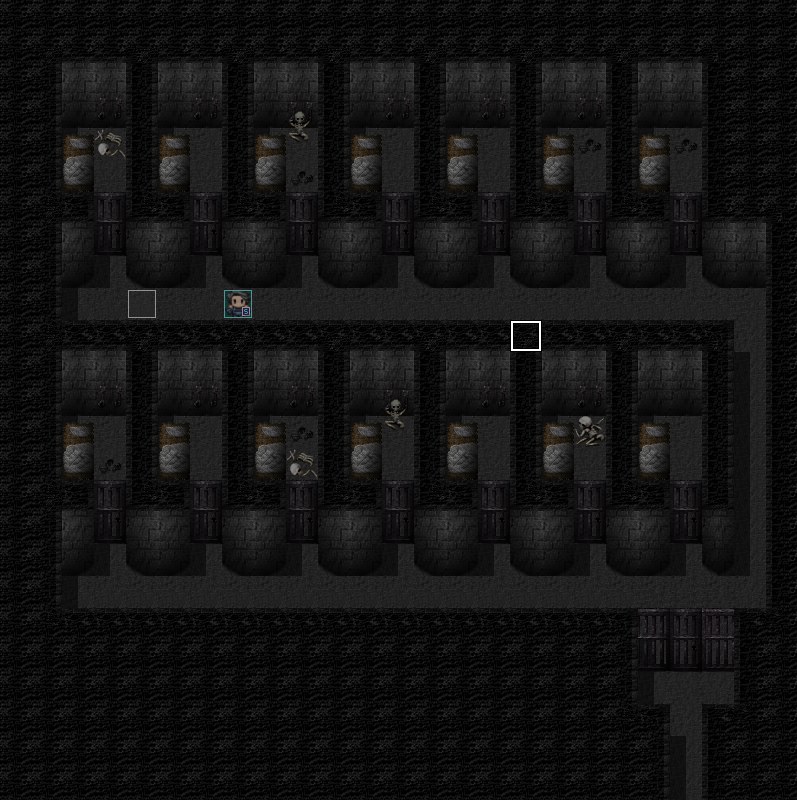Select the empty gray event square
Screen dimensions: 797x800
pyautogui.click(x=142, y=304)
